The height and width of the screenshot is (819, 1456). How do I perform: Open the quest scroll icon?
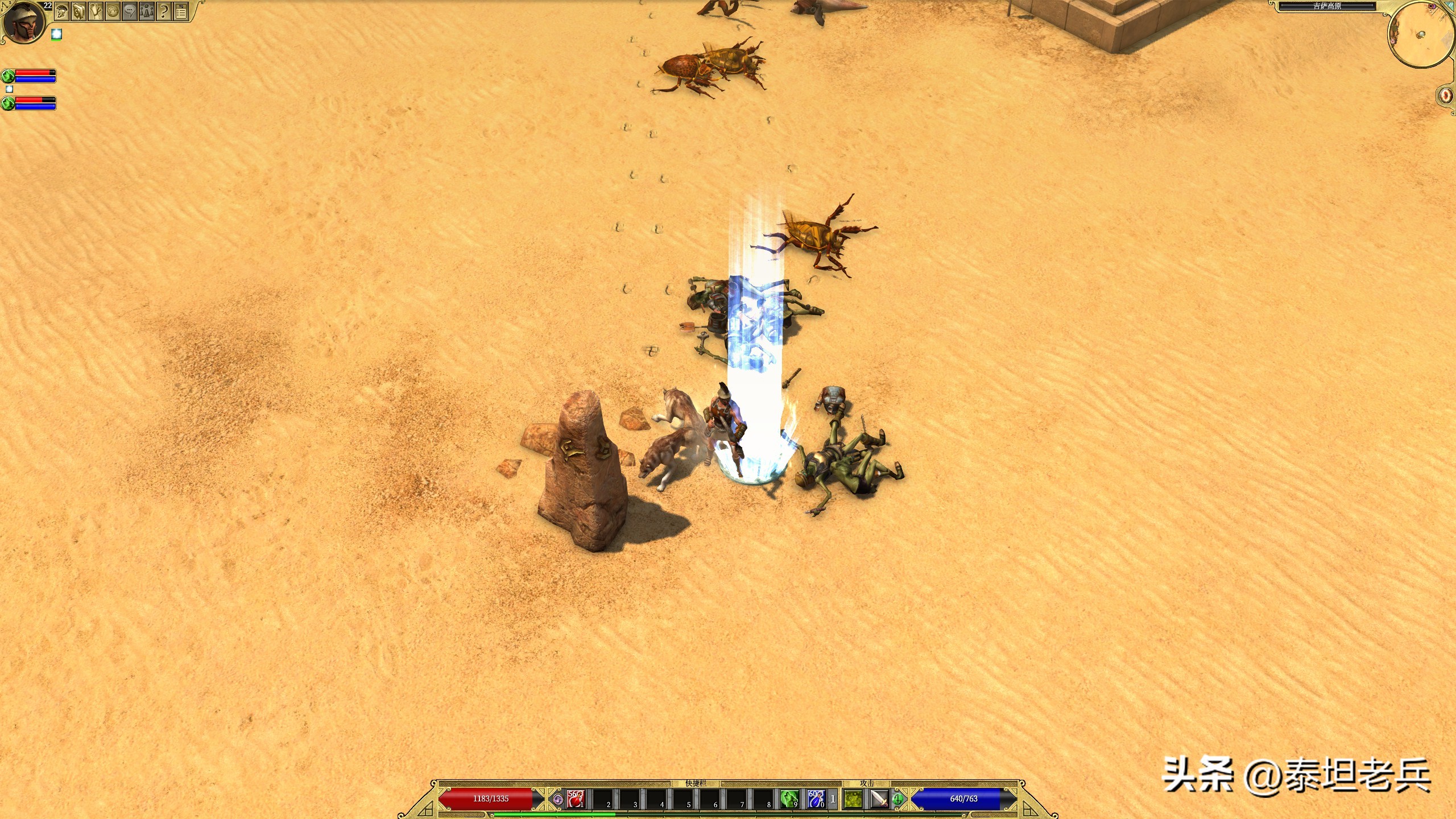point(96,11)
